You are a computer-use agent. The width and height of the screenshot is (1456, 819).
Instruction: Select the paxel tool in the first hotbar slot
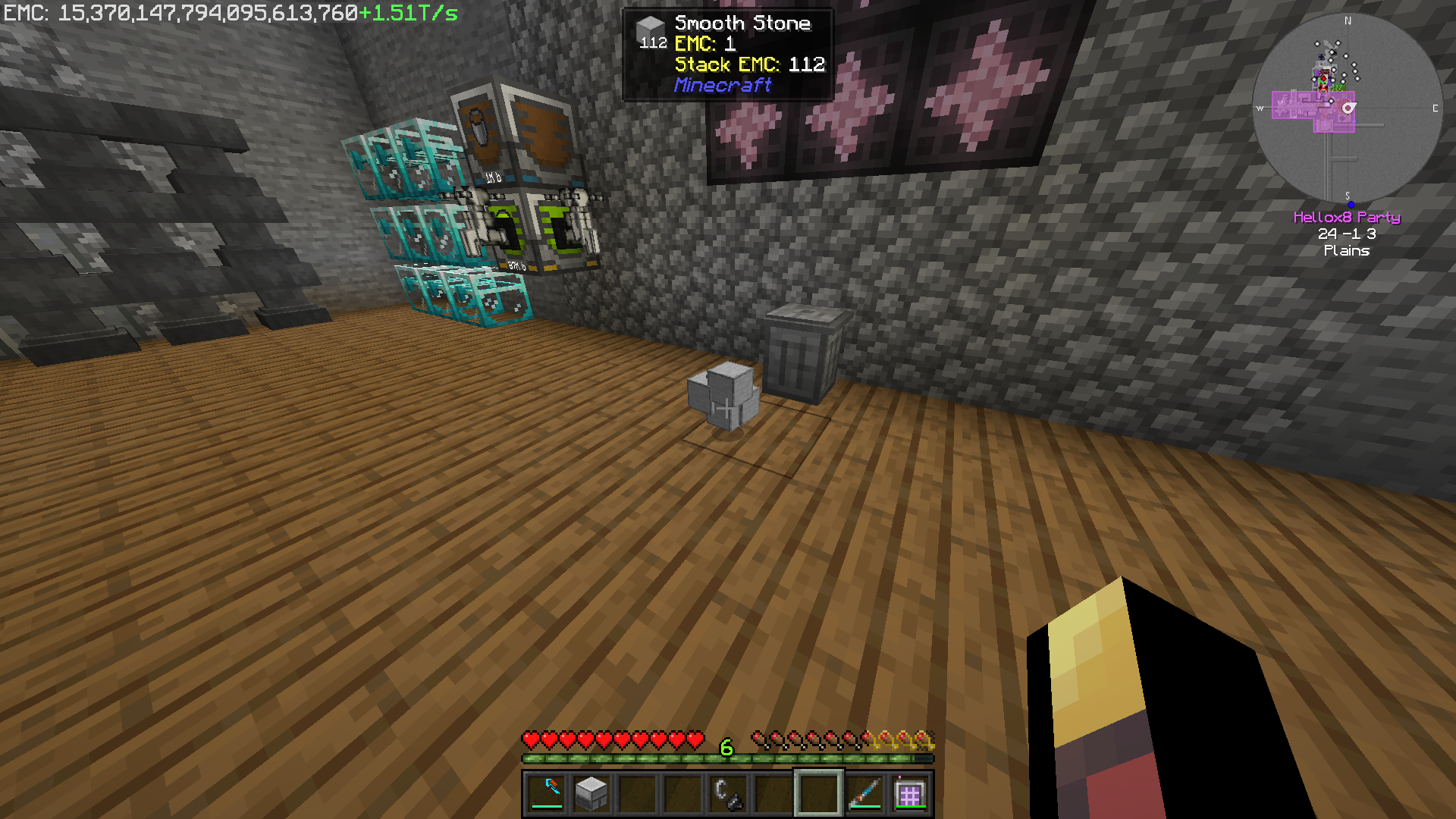(x=548, y=792)
